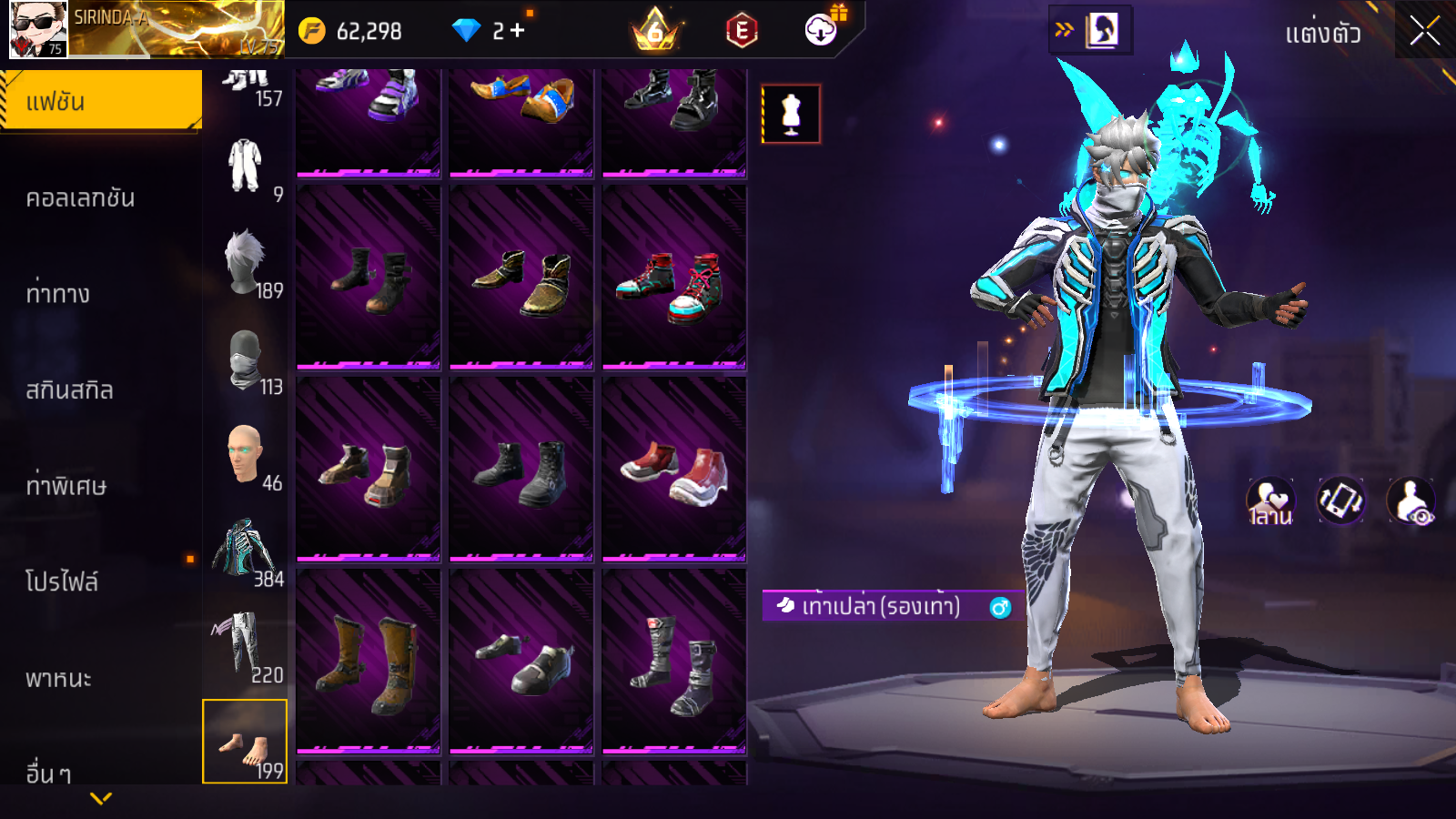Select the hair style category

tap(245, 264)
